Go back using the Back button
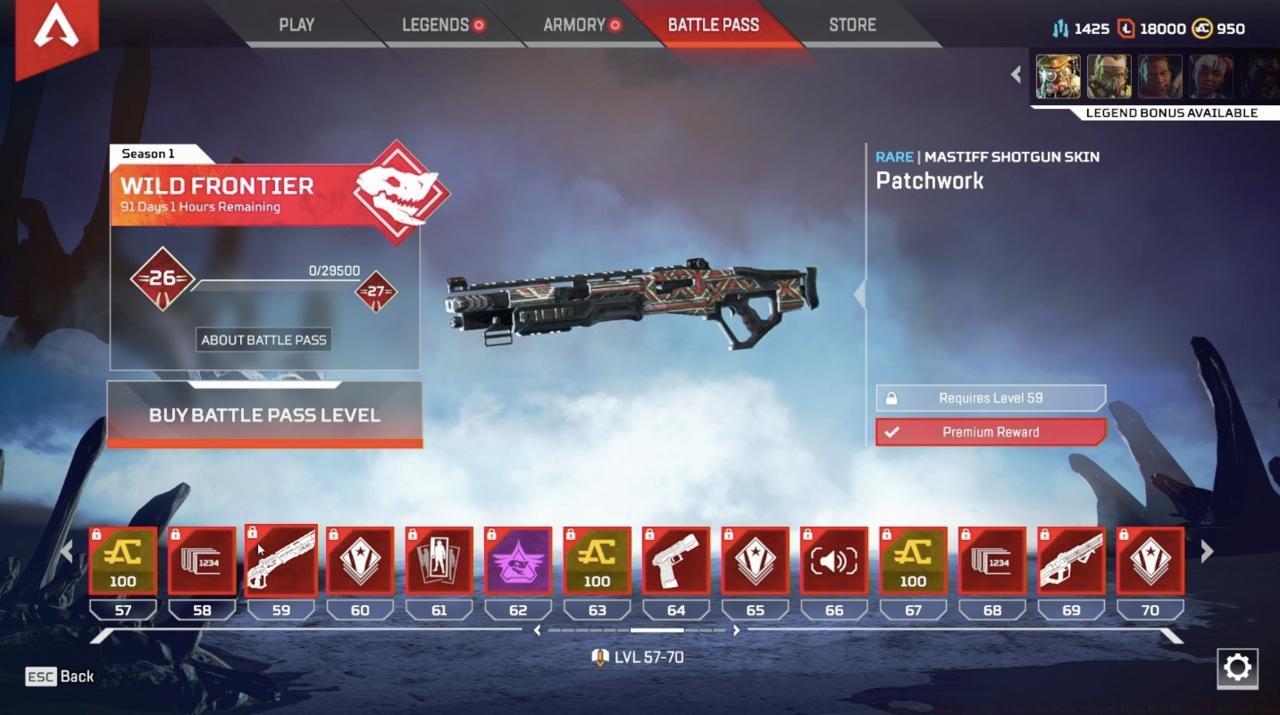Screen dimensions: 1280x715 coord(60,677)
